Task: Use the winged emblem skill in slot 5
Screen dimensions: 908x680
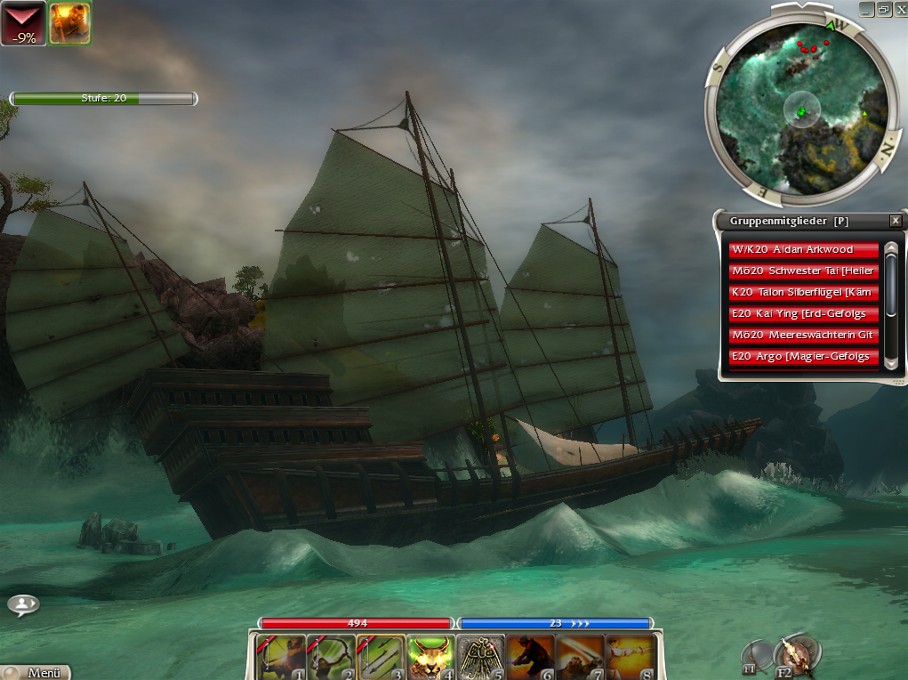Action: point(481,656)
